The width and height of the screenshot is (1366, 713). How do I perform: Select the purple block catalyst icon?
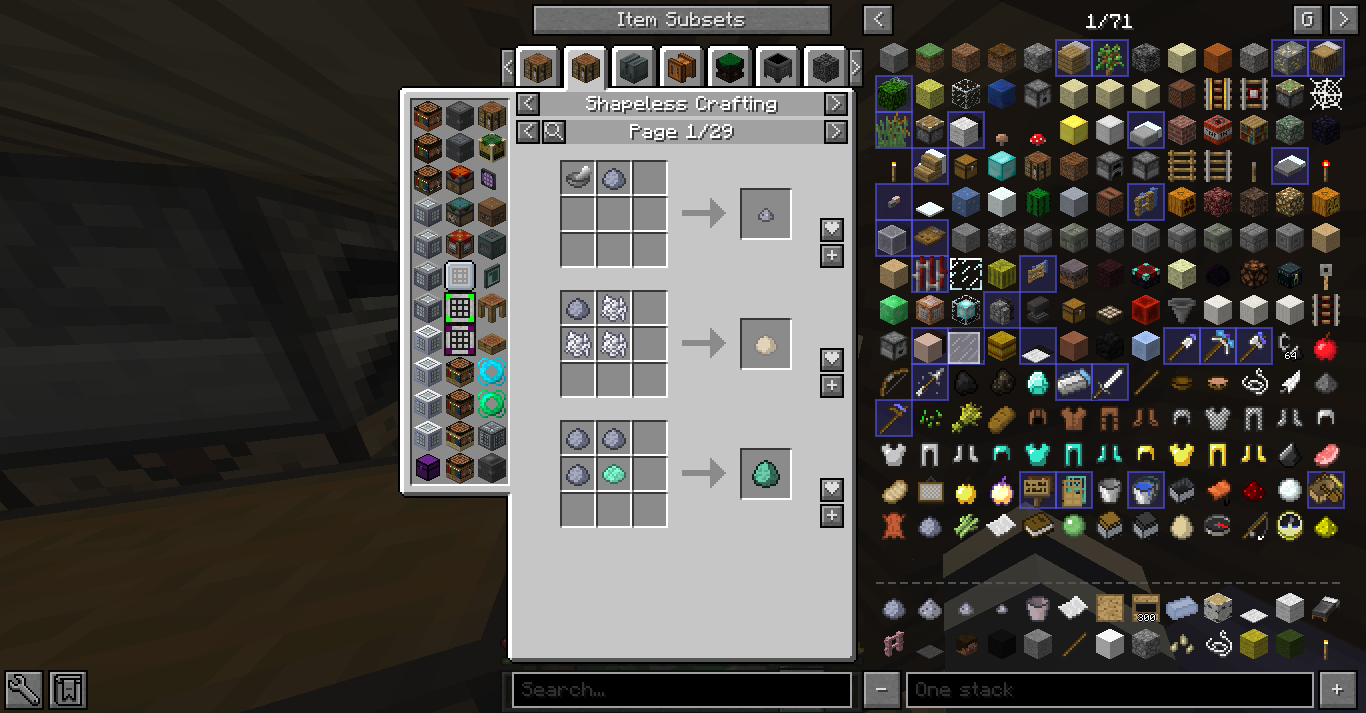[428, 466]
